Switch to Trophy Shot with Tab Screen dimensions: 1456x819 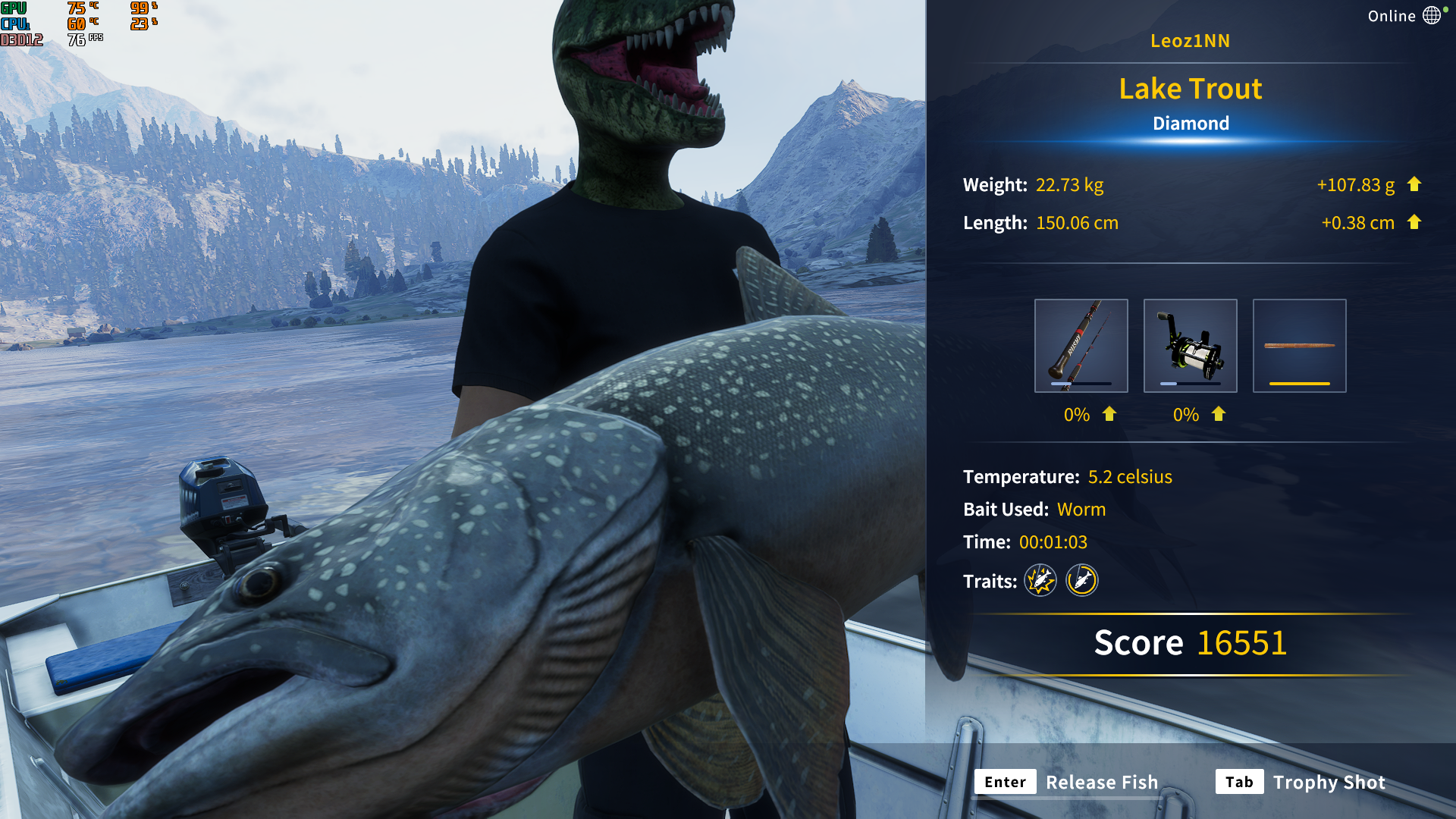[x=1239, y=782]
